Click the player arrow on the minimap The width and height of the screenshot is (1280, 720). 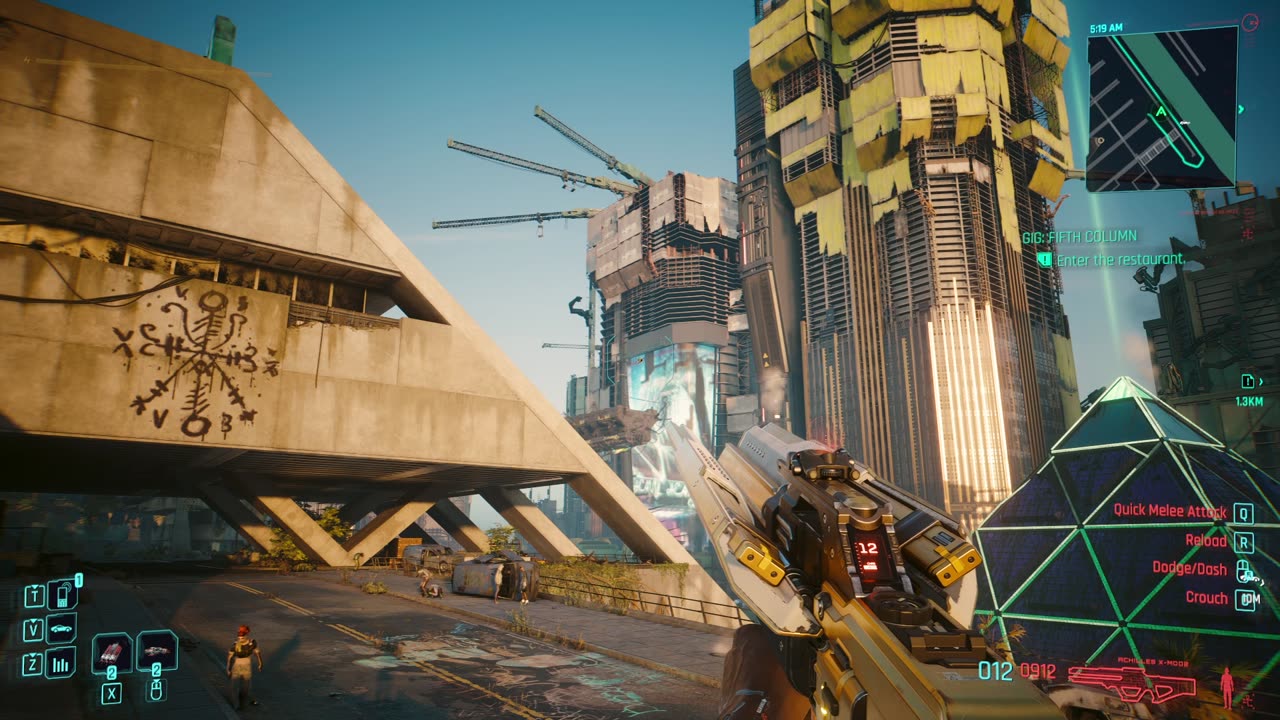1161,112
